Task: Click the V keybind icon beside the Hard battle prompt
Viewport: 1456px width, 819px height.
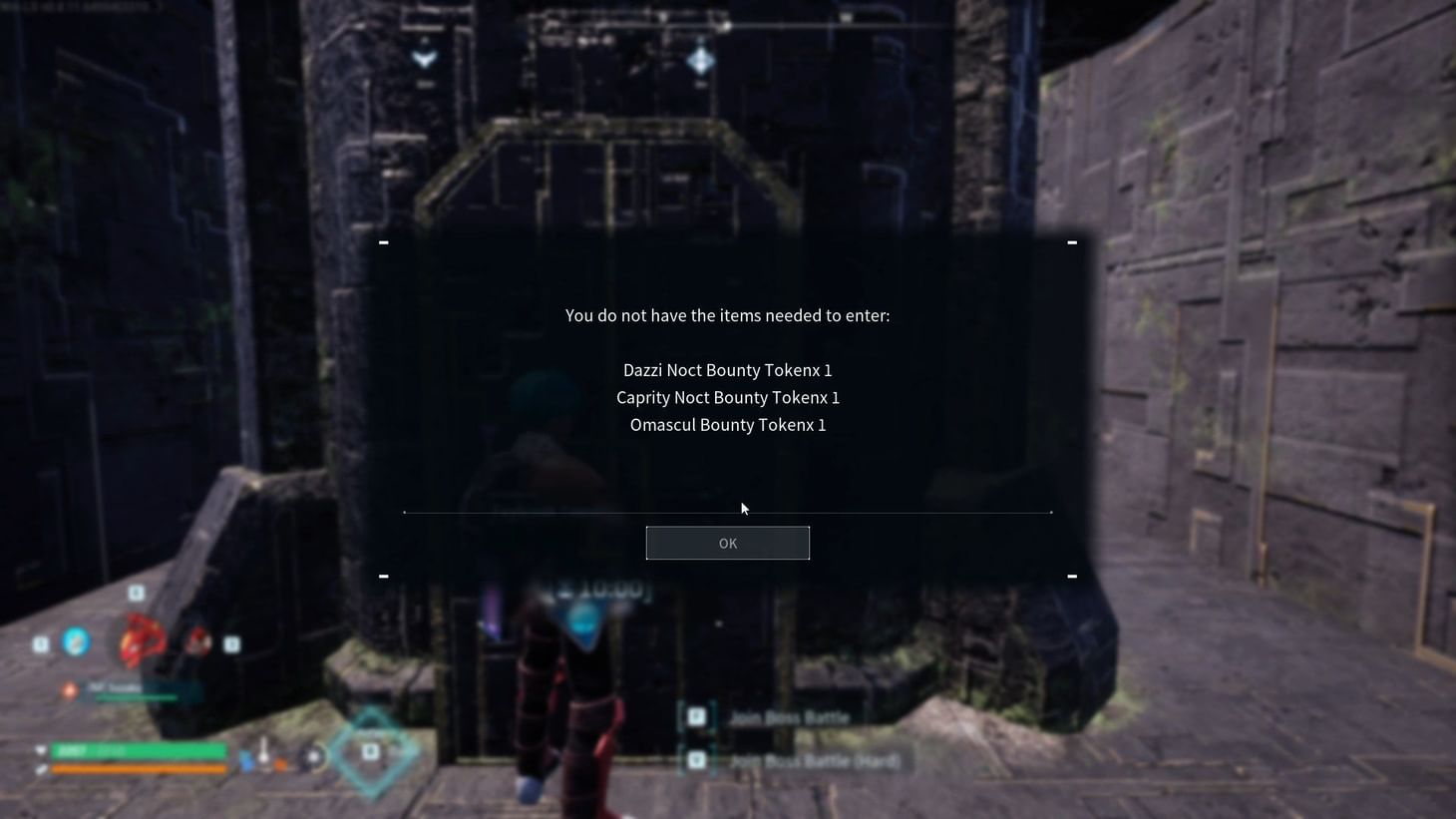Action: 696,760
